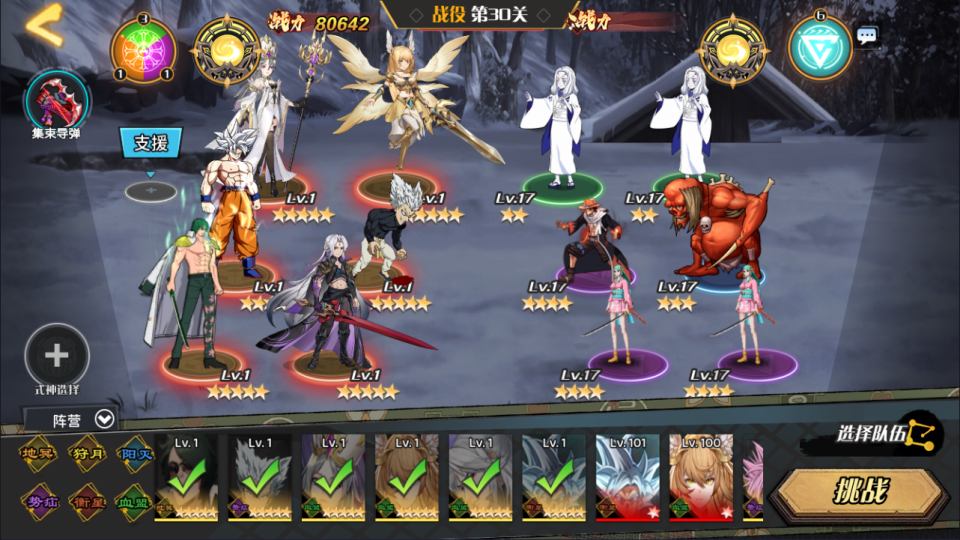Image resolution: width=960 pixels, height=540 pixels.
Task: Open the enemy blue triangle formation icon
Action: (819, 45)
